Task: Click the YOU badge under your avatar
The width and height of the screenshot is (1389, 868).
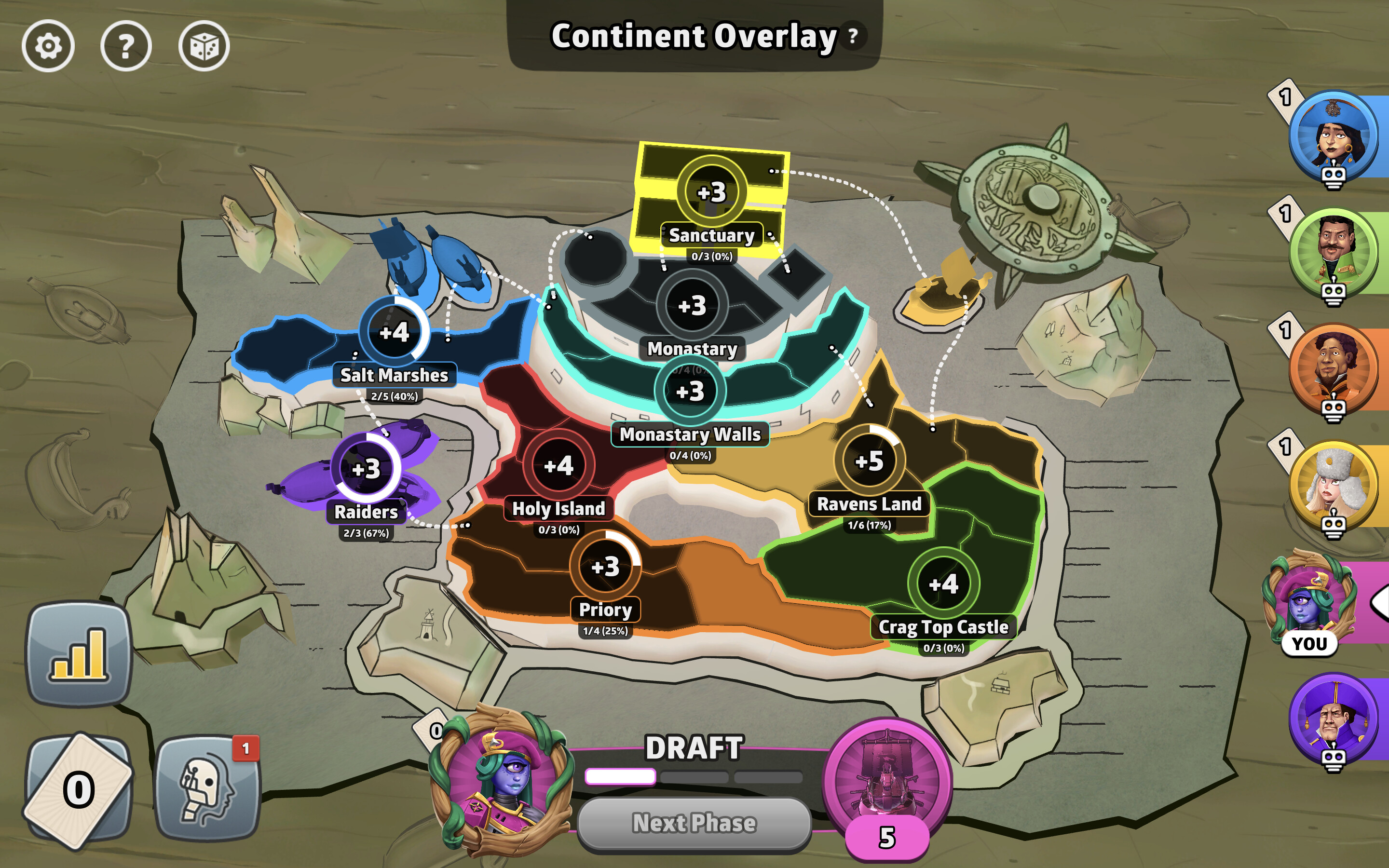Action: pos(1310,643)
